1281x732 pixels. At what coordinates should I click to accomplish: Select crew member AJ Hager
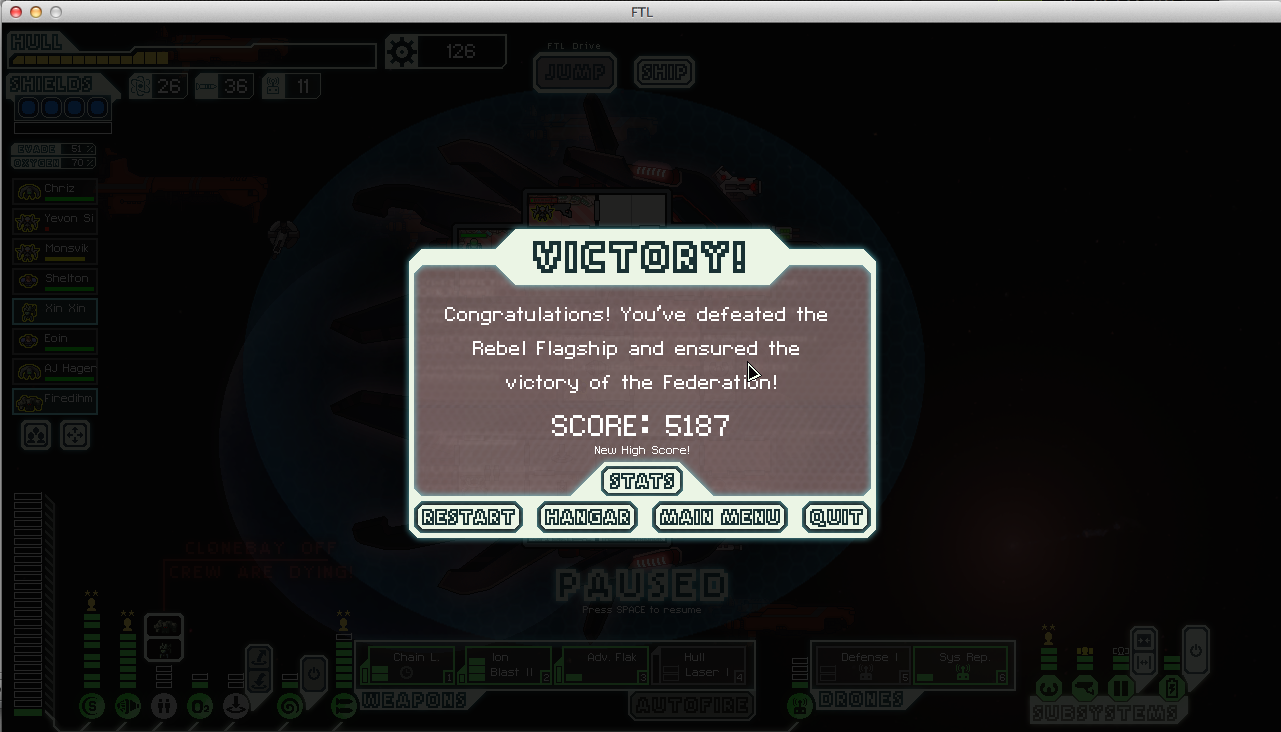pos(55,370)
